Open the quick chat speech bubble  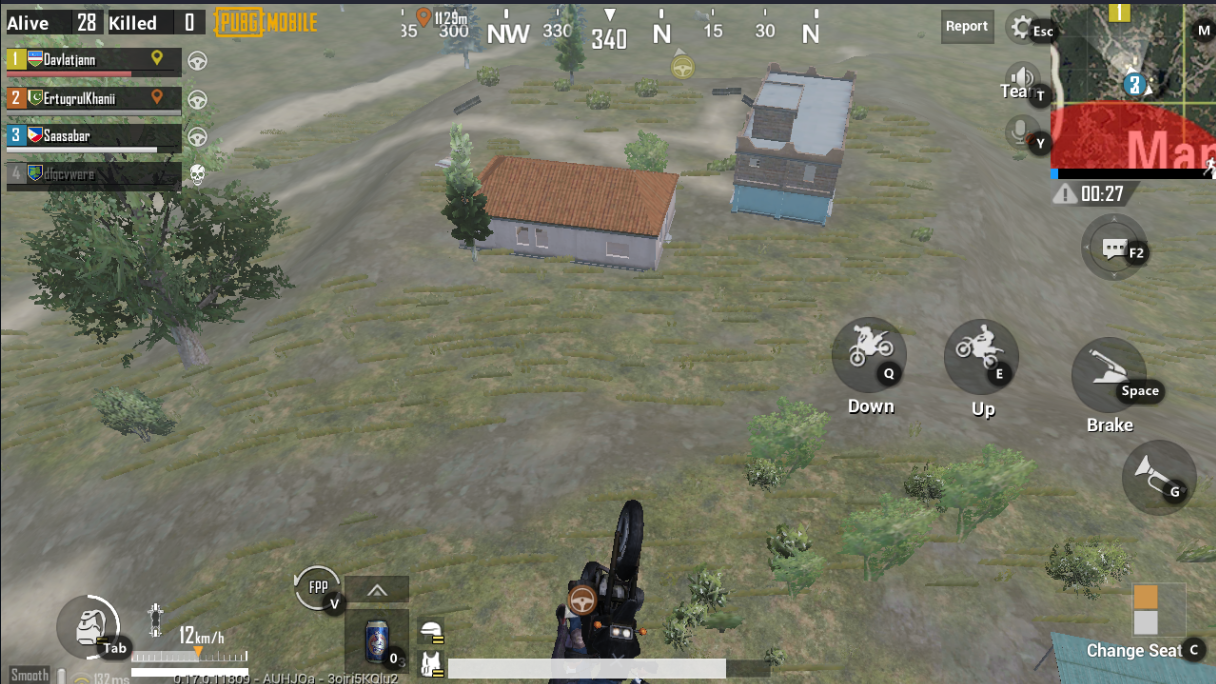pyautogui.click(x=1114, y=248)
